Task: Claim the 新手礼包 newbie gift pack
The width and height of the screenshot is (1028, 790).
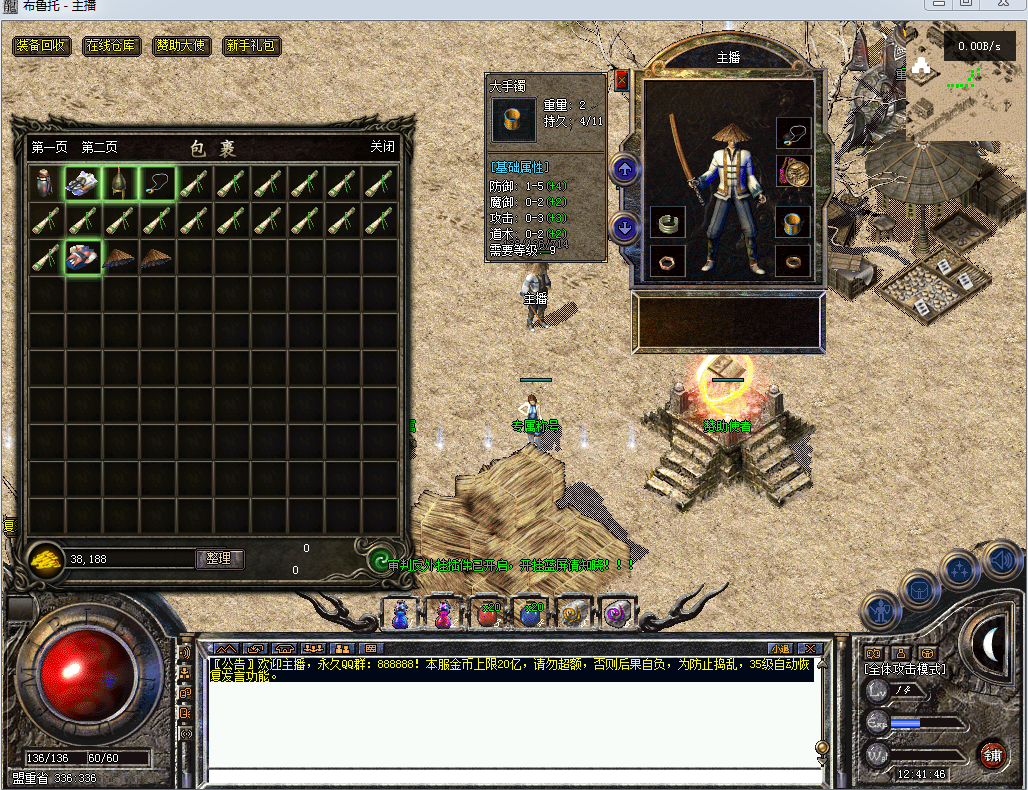Action: coord(251,46)
